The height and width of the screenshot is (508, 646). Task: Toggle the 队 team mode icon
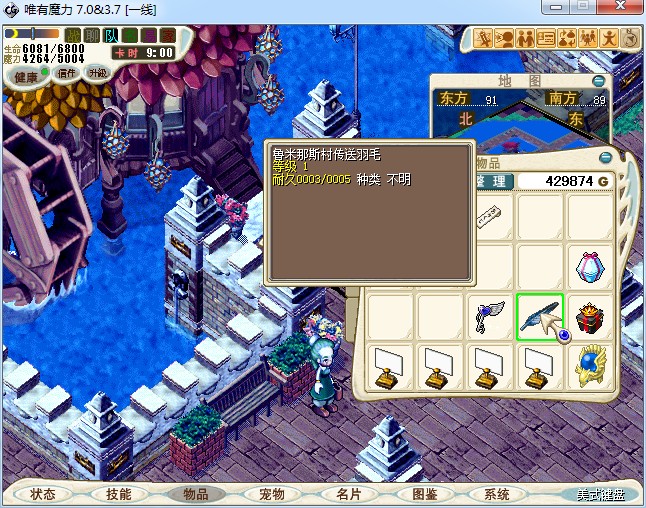point(111,36)
